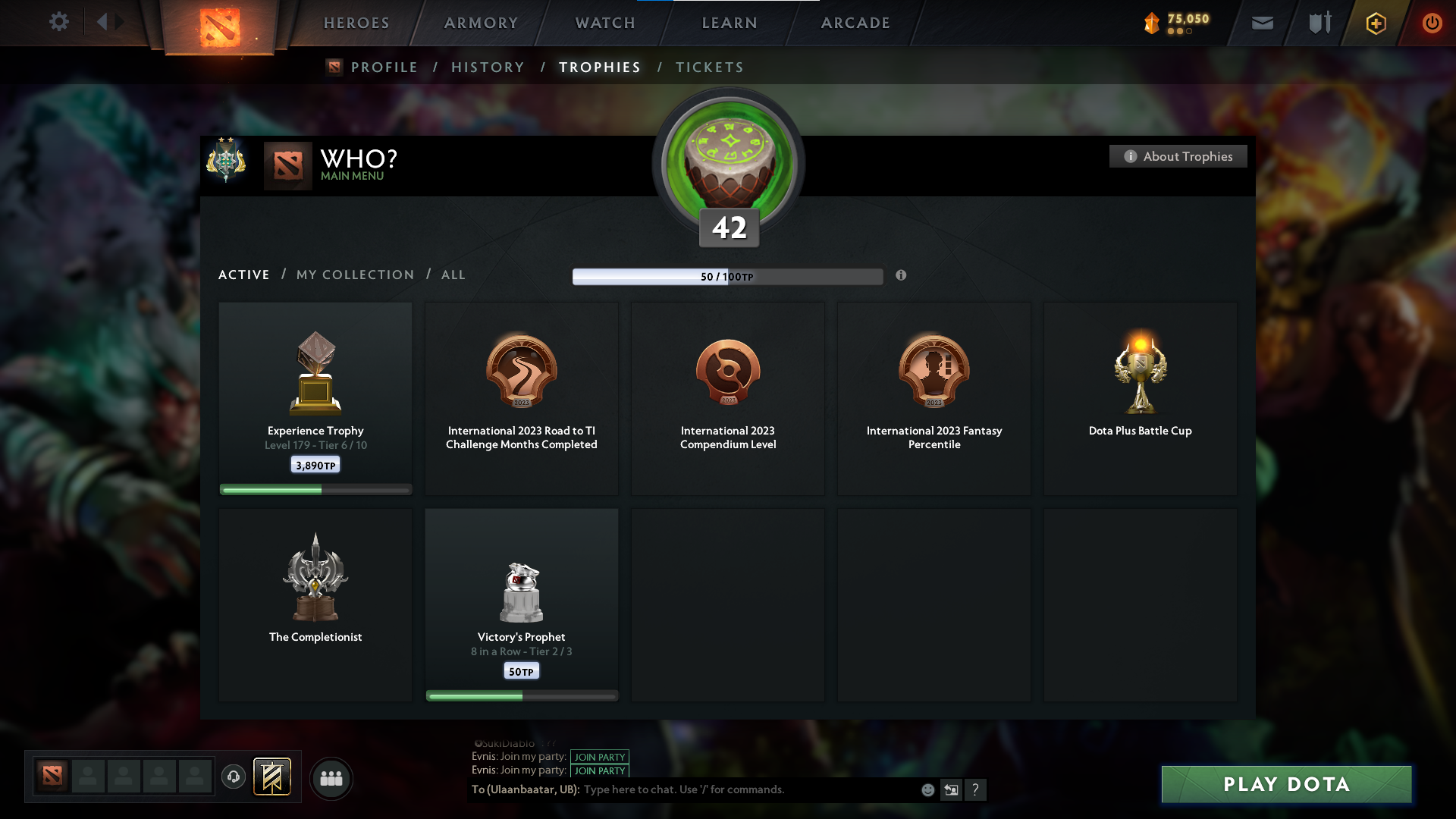This screenshot has width=1456, height=819.
Task: Open the settings gear icon
Action: tap(59, 22)
